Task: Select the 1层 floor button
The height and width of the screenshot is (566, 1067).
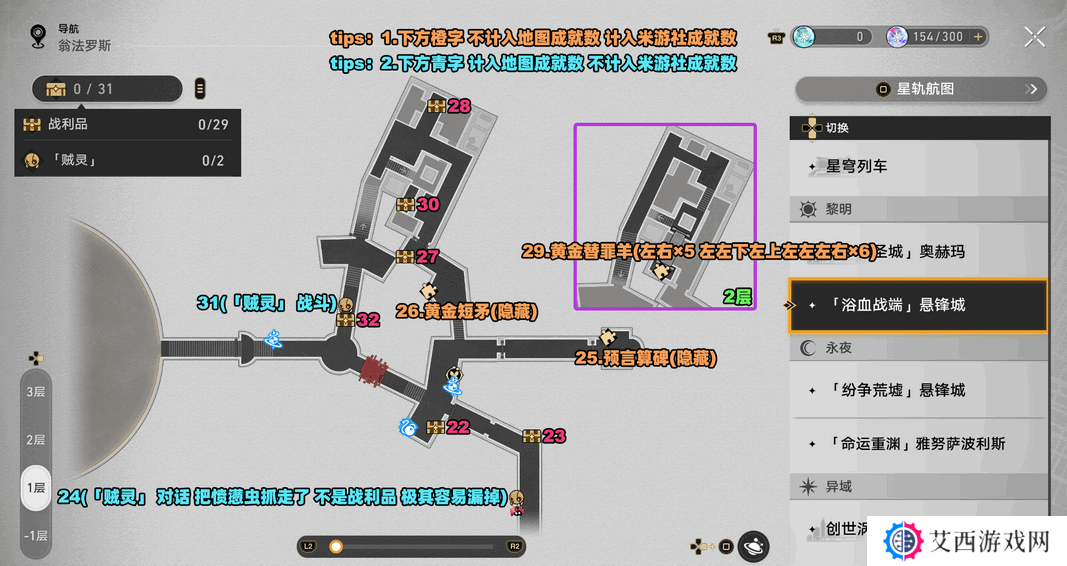Action: (x=36, y=488)
